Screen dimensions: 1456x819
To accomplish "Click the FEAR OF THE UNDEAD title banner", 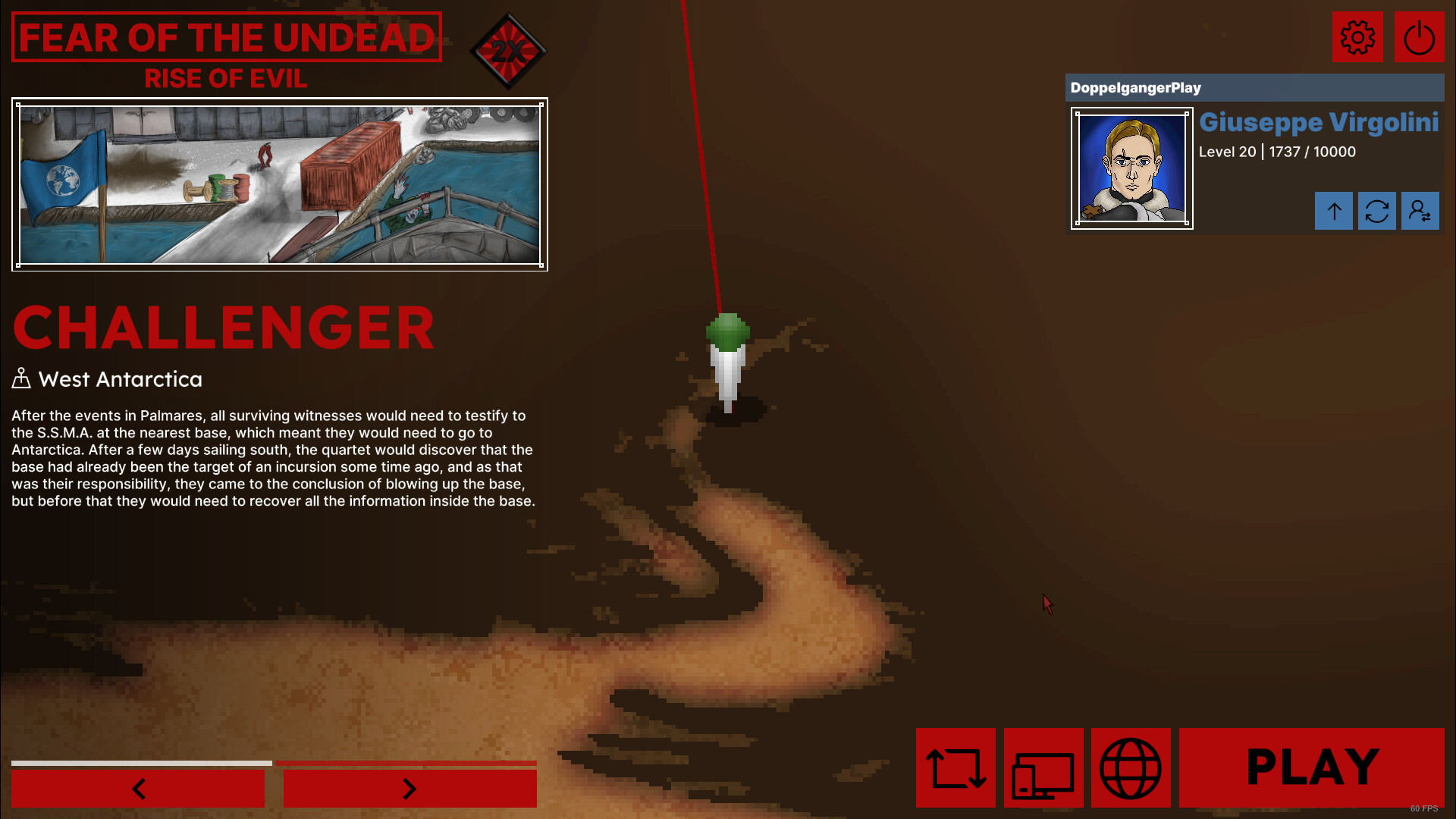I will coord(226,38).
